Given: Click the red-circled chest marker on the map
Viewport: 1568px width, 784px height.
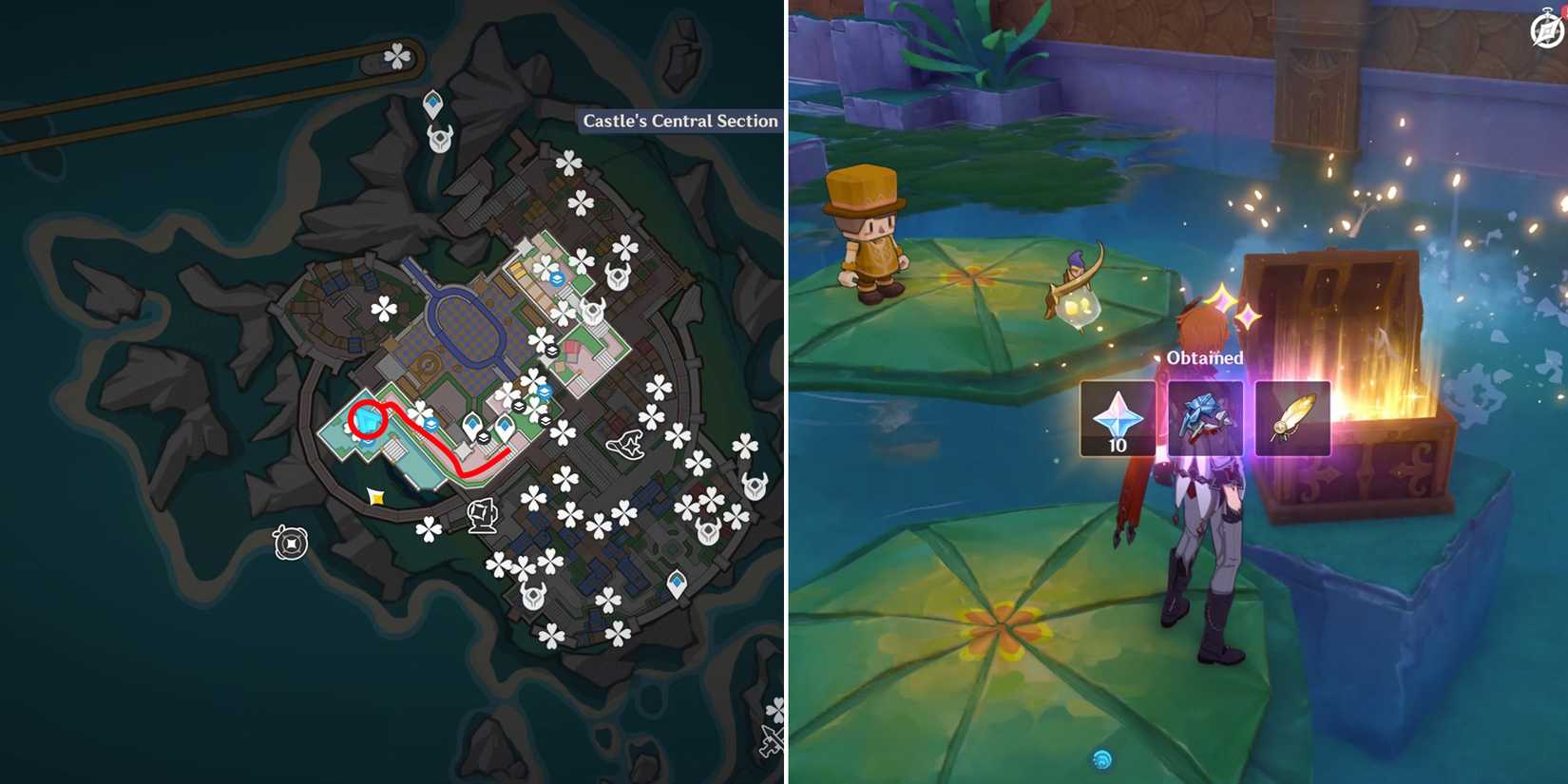Looking at the screenshot, I should tap(369, 419).
